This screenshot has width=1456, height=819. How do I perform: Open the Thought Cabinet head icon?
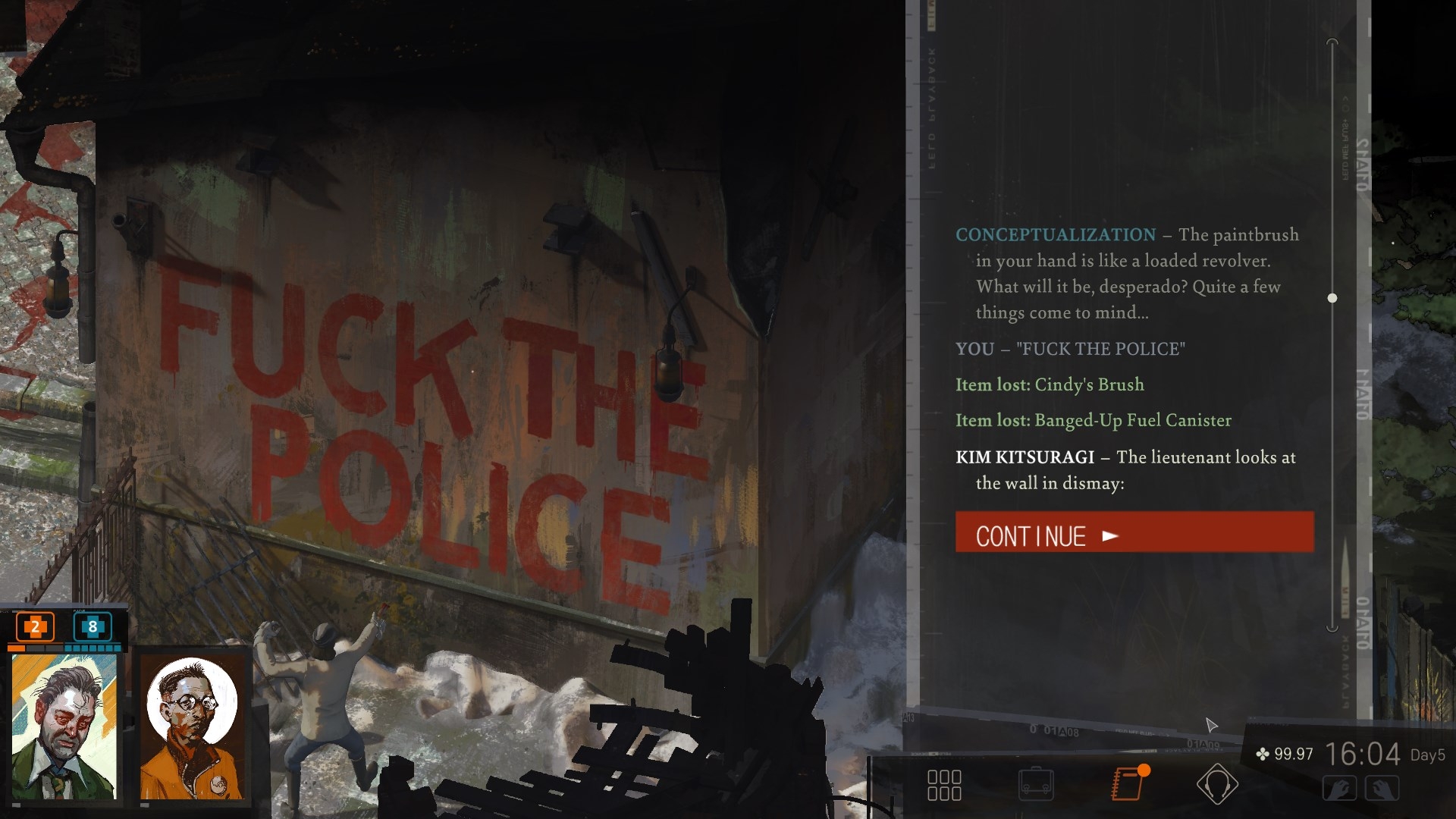coord(1217,784)
